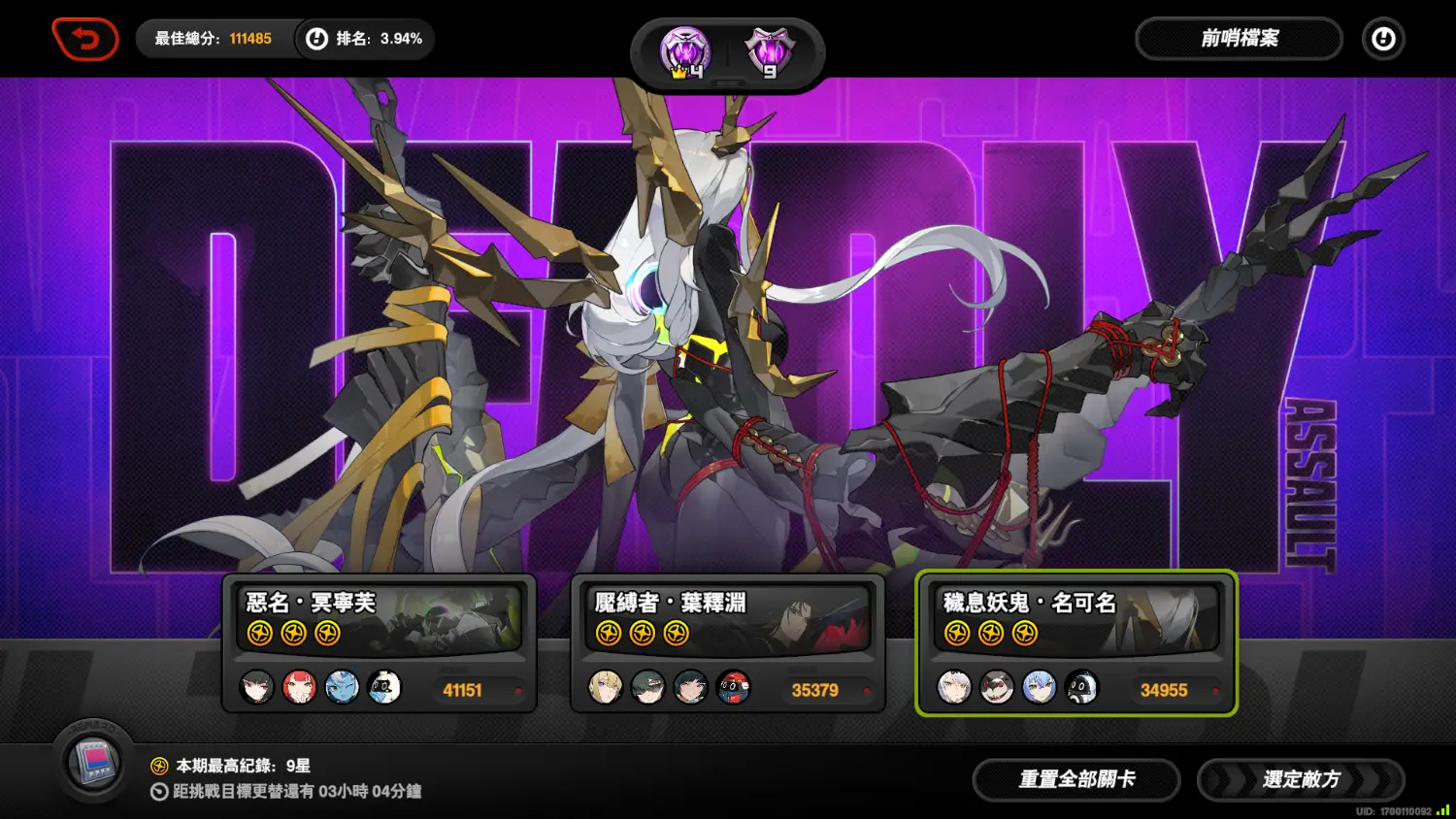Choose the 魘縛者・葉釋淵 boss card
This screenshot has width=1456, height=819.
coord(728,642)
